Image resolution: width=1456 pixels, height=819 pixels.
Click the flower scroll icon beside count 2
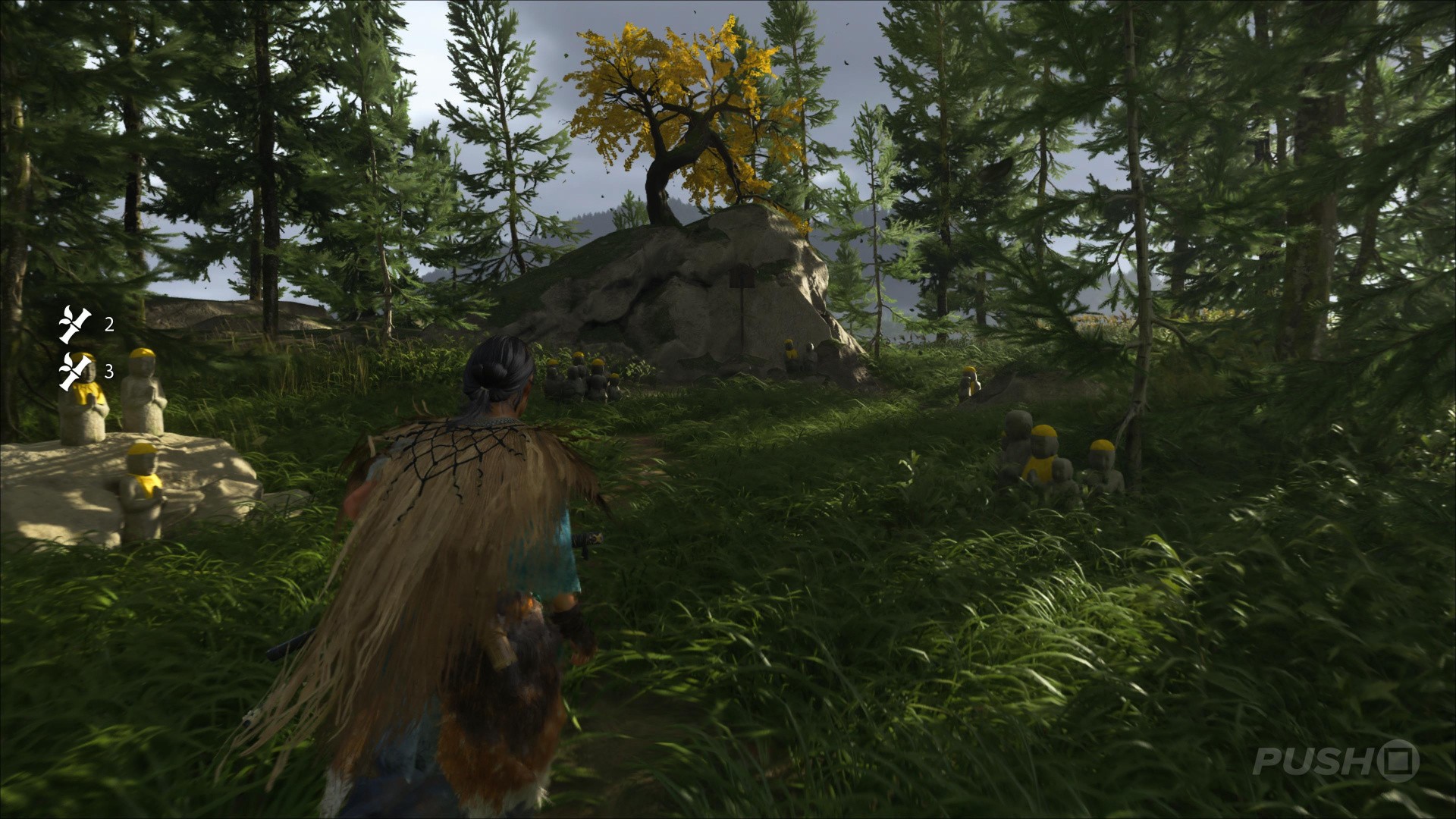tap(75, 325)
